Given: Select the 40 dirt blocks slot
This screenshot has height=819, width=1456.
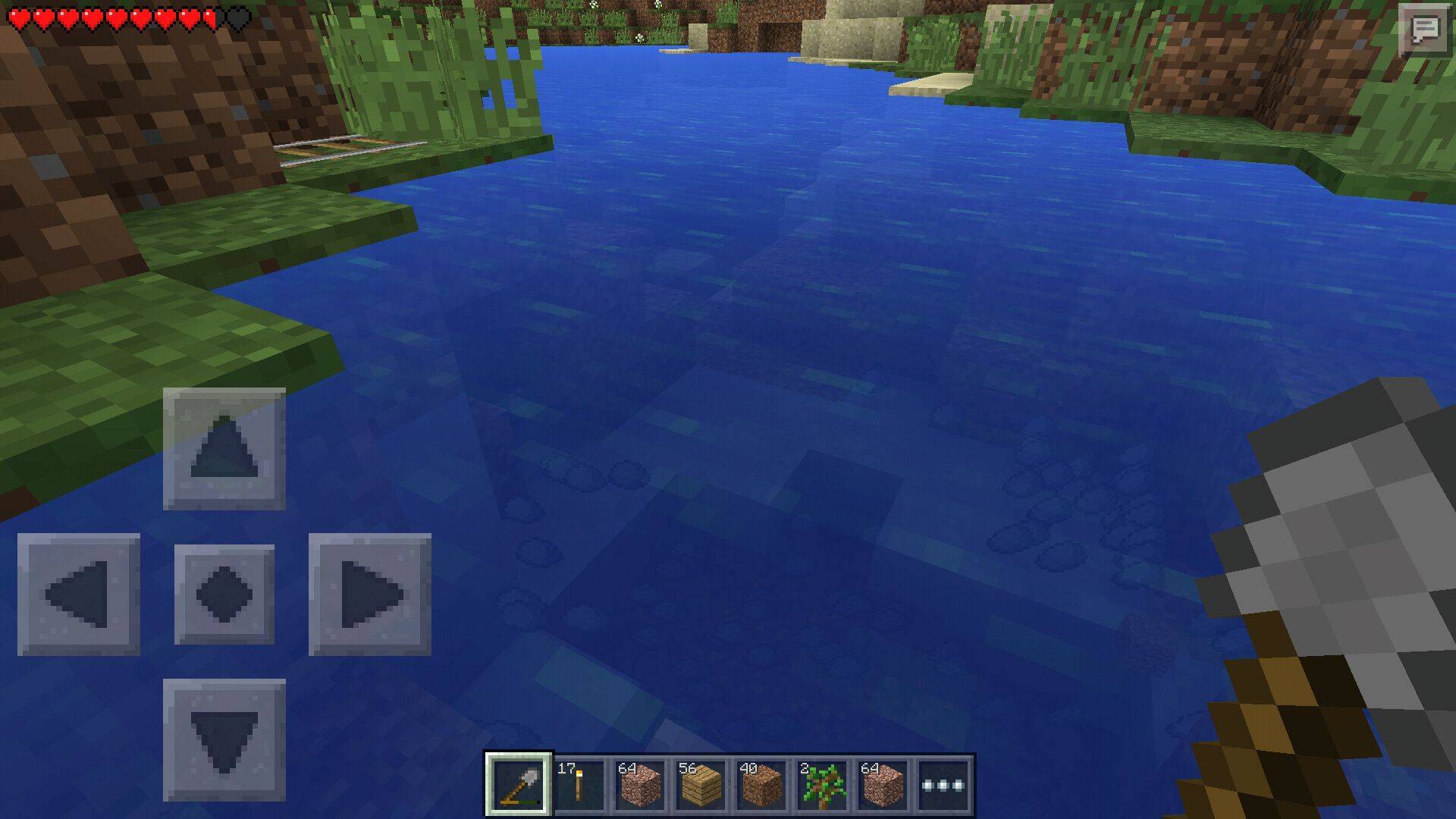Looking at the screenshot, I should [x=761, y=784].
